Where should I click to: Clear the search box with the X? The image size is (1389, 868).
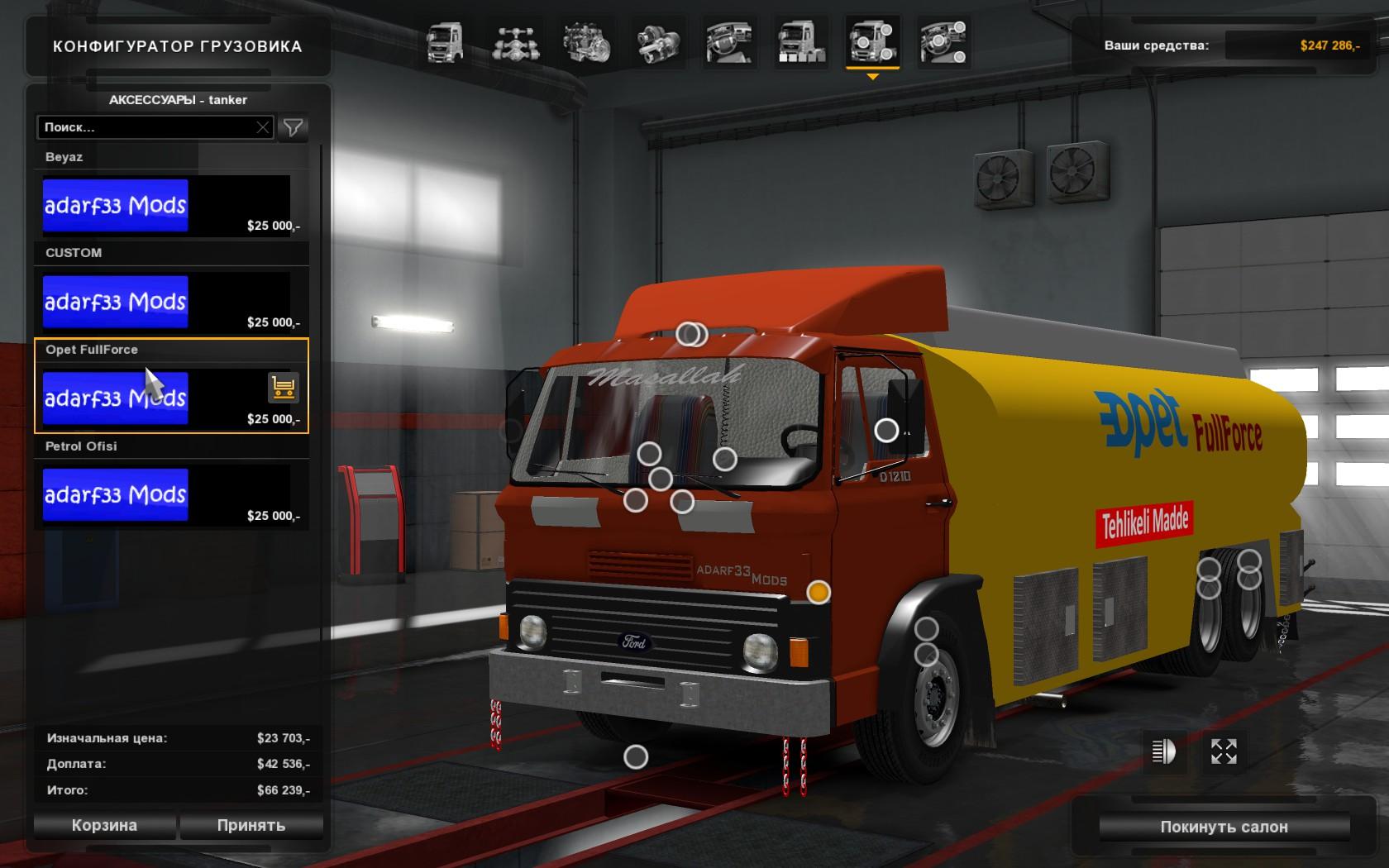pyautogui.click(x=263, y=127)
